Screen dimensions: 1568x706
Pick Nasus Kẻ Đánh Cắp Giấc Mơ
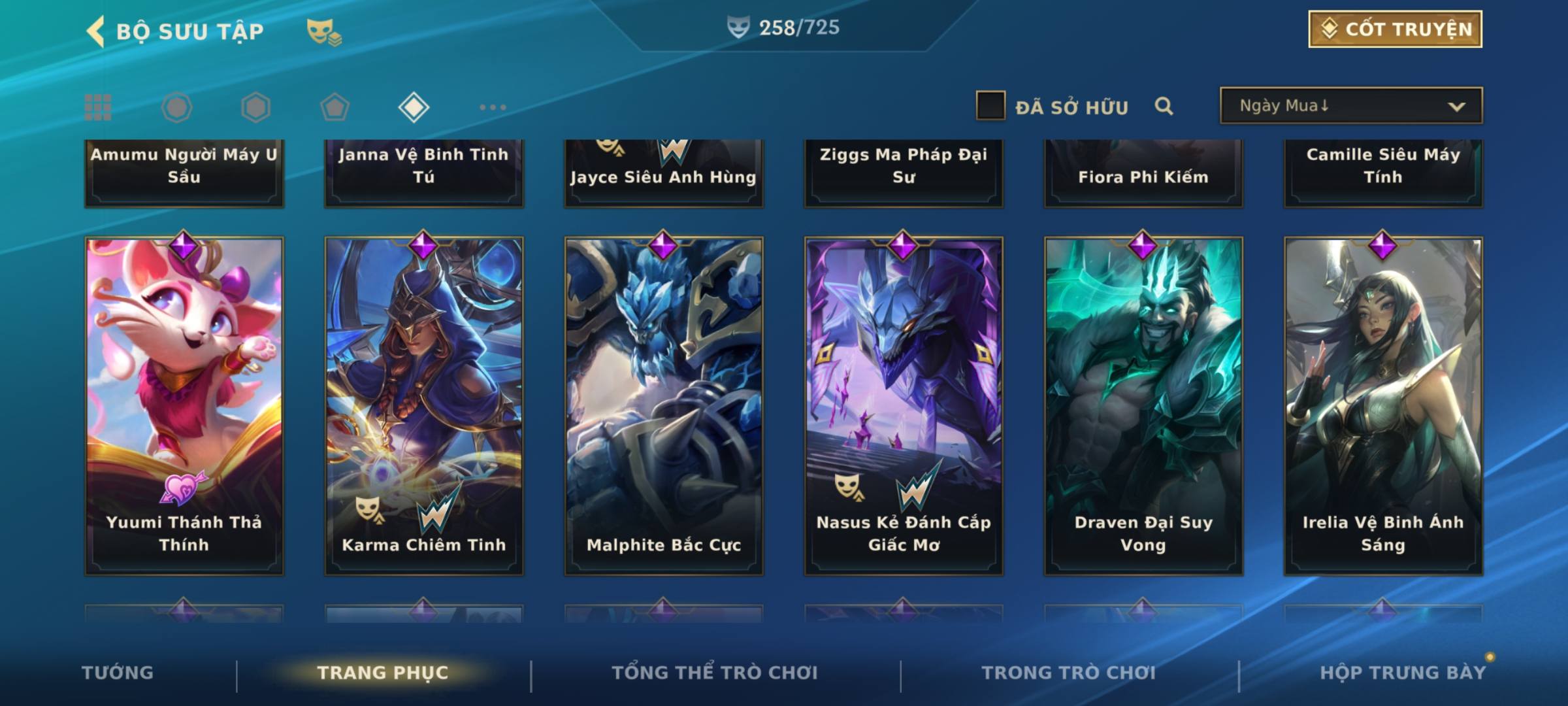[904, 405]
